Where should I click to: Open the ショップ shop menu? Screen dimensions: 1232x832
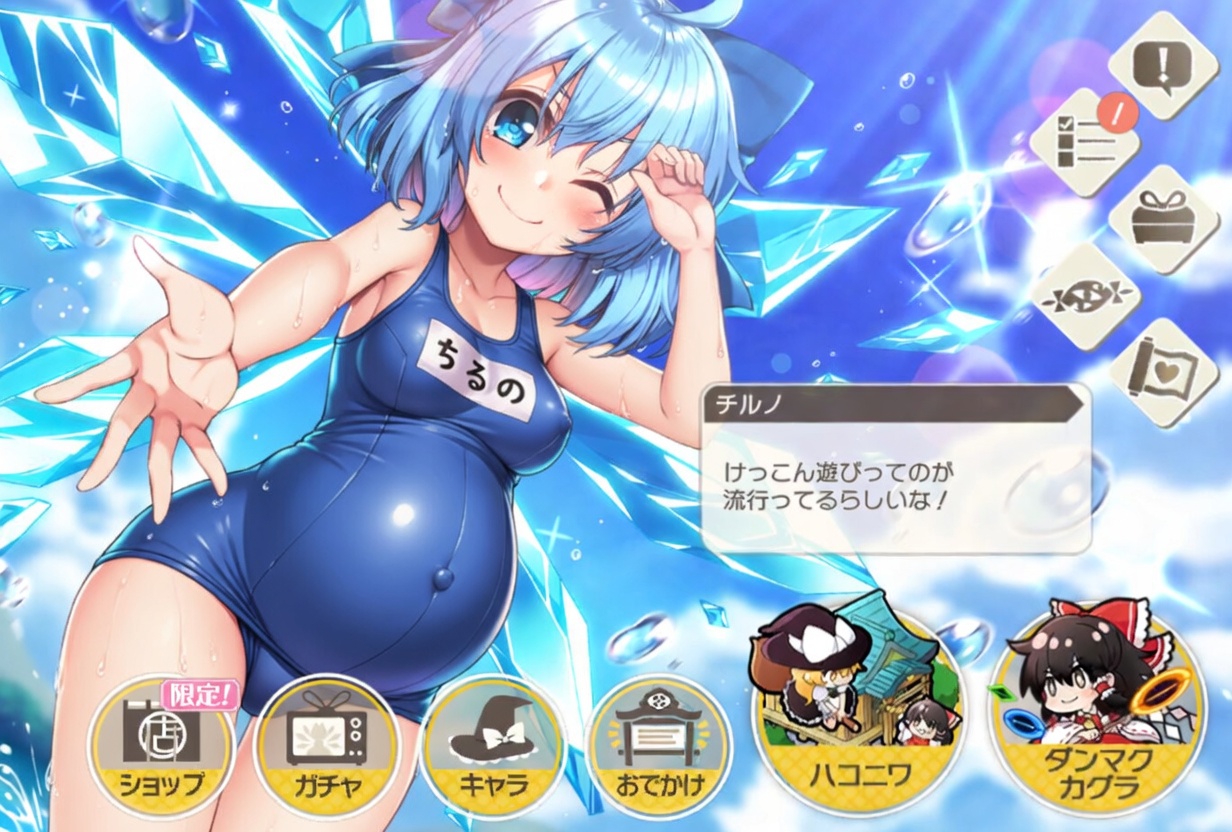tap(161, 747)
